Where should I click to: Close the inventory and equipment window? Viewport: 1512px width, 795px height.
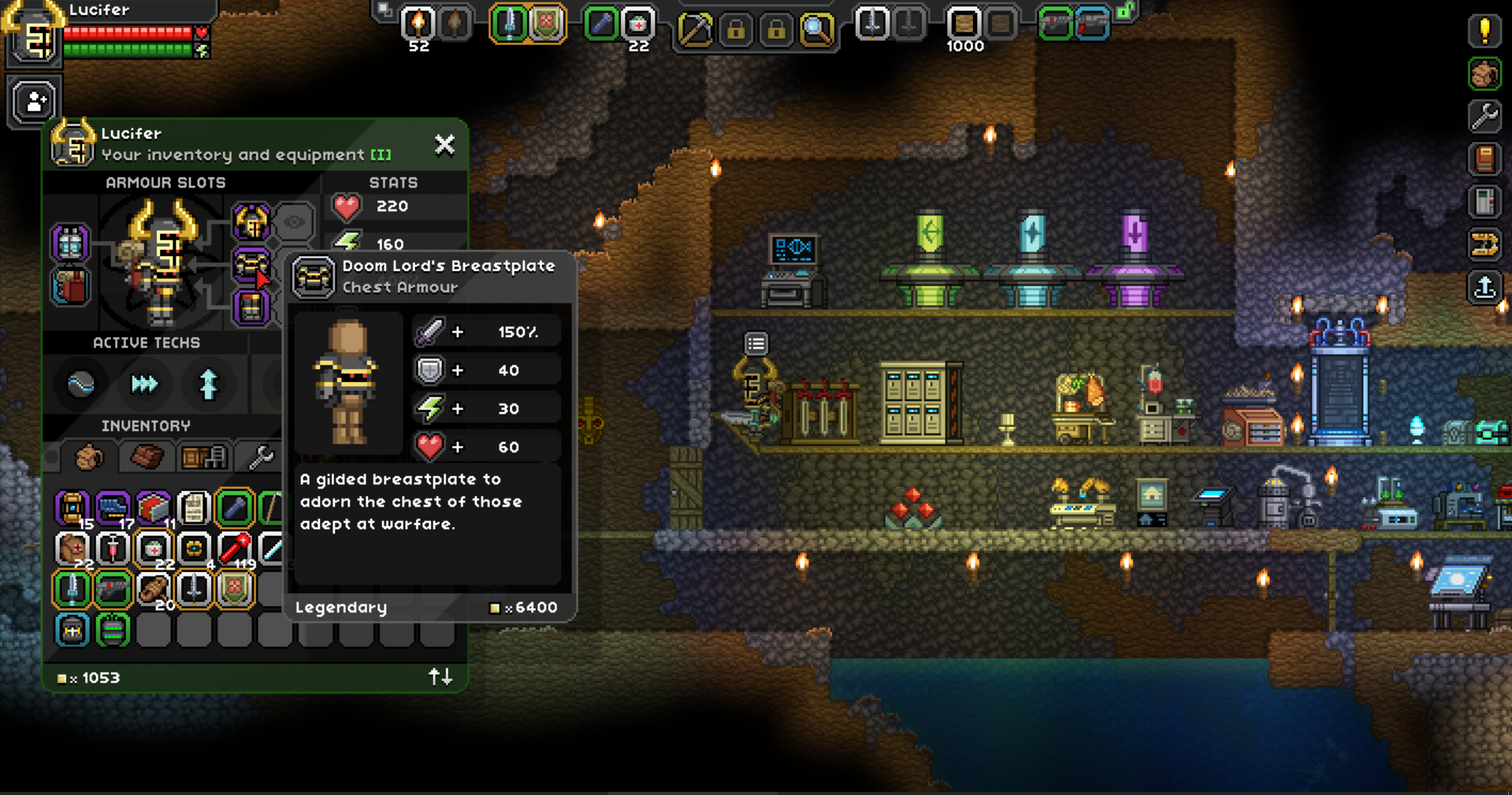coord(444,144)
